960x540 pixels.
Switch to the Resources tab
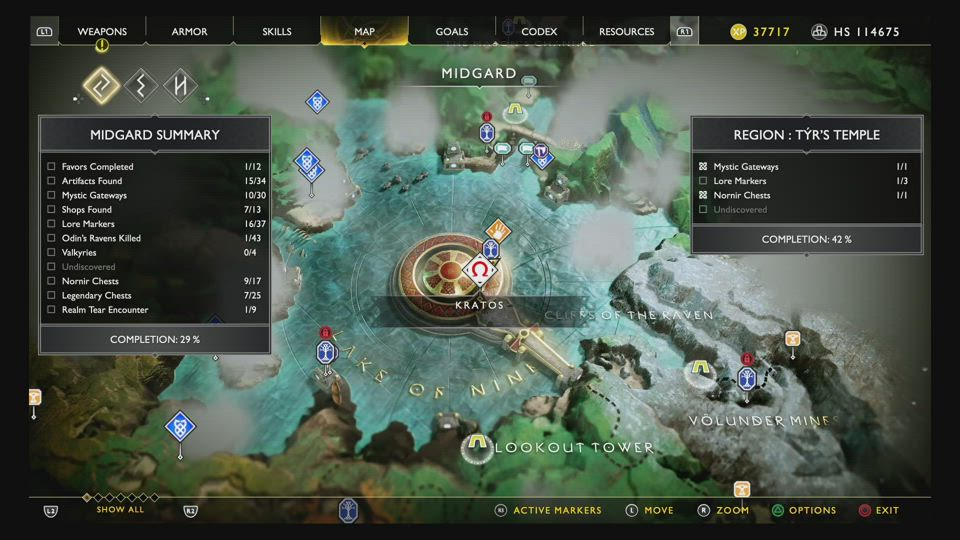click(627, 32)
